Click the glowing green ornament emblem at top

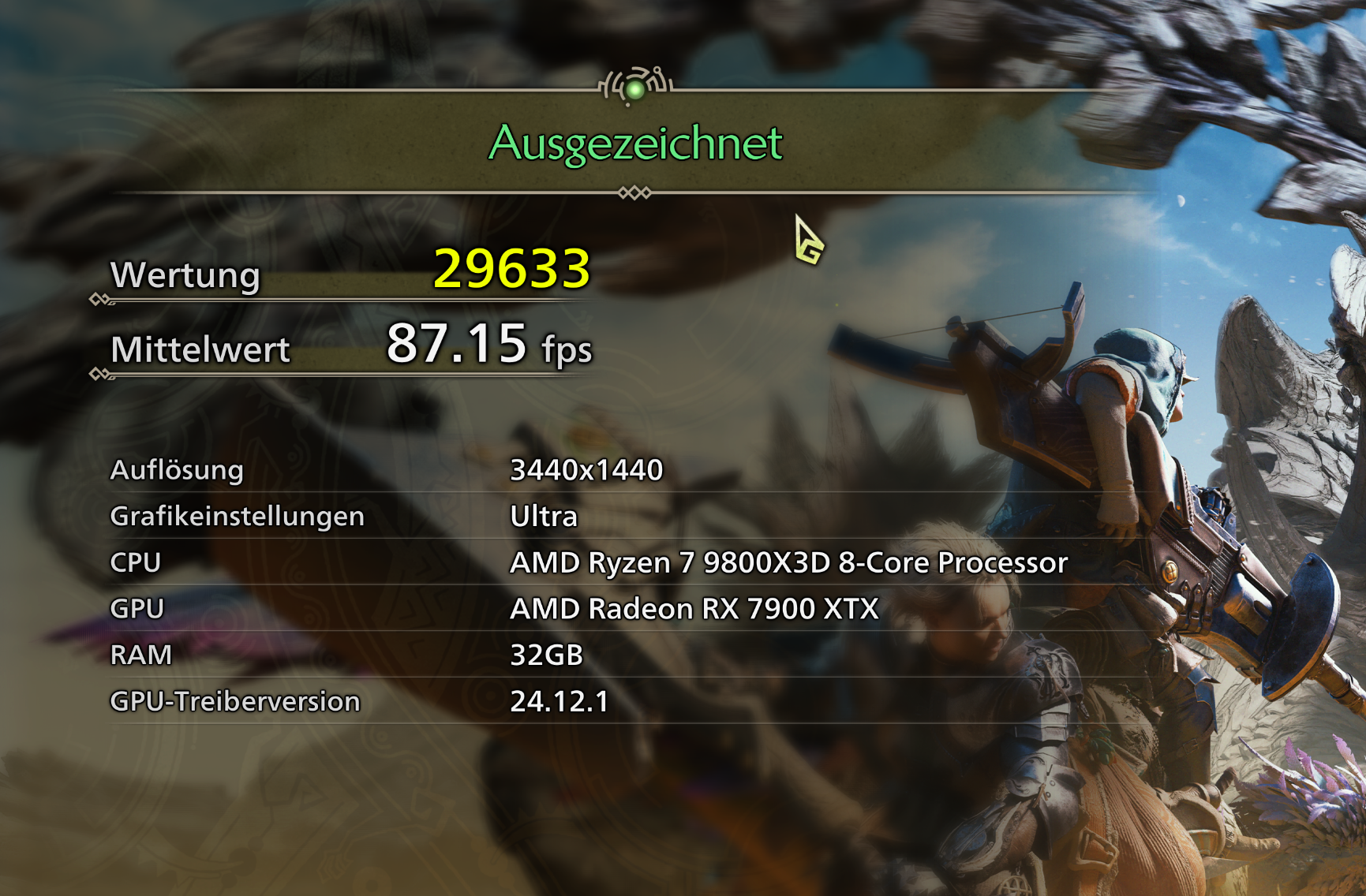tap(635, 87)
